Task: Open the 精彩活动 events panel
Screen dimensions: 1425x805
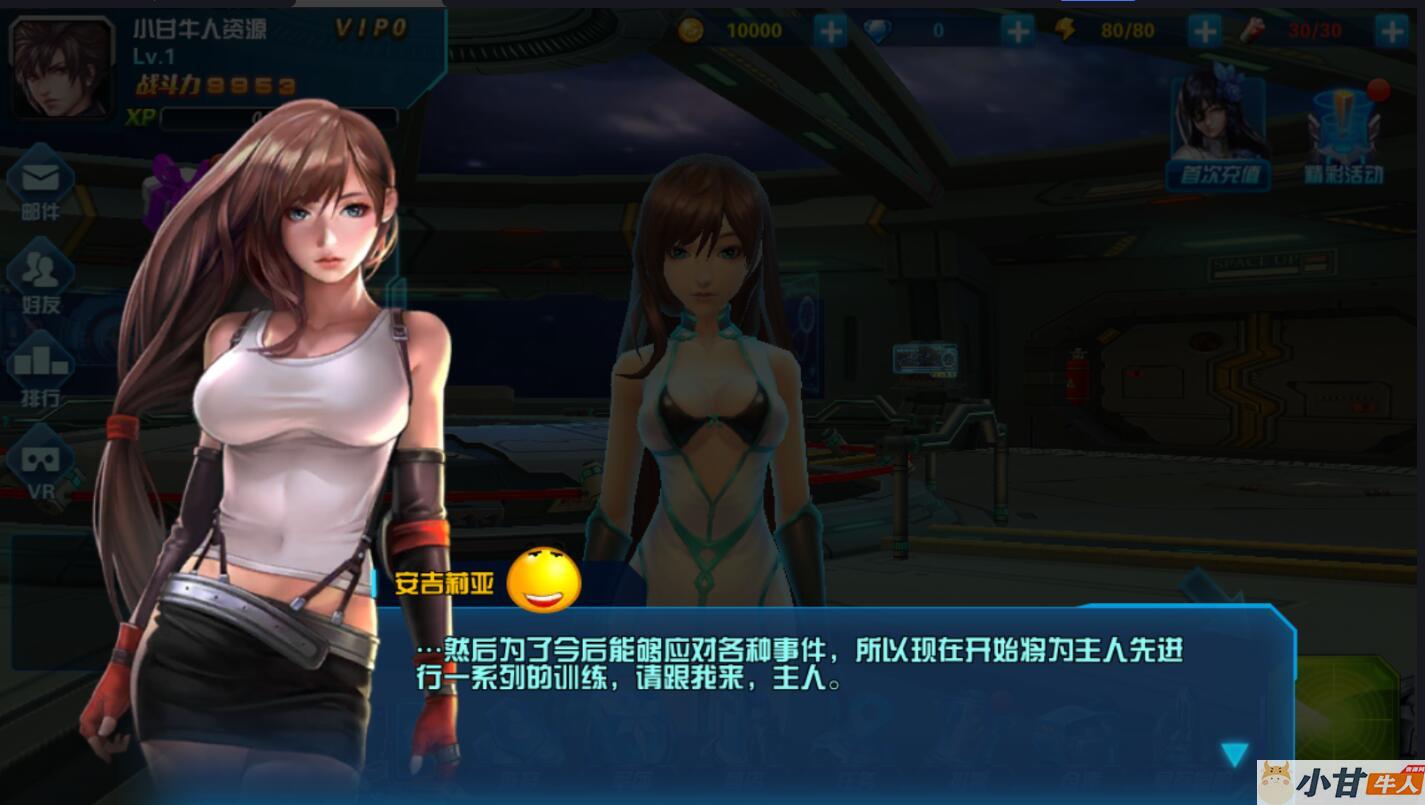Action: coord(1344,135)
